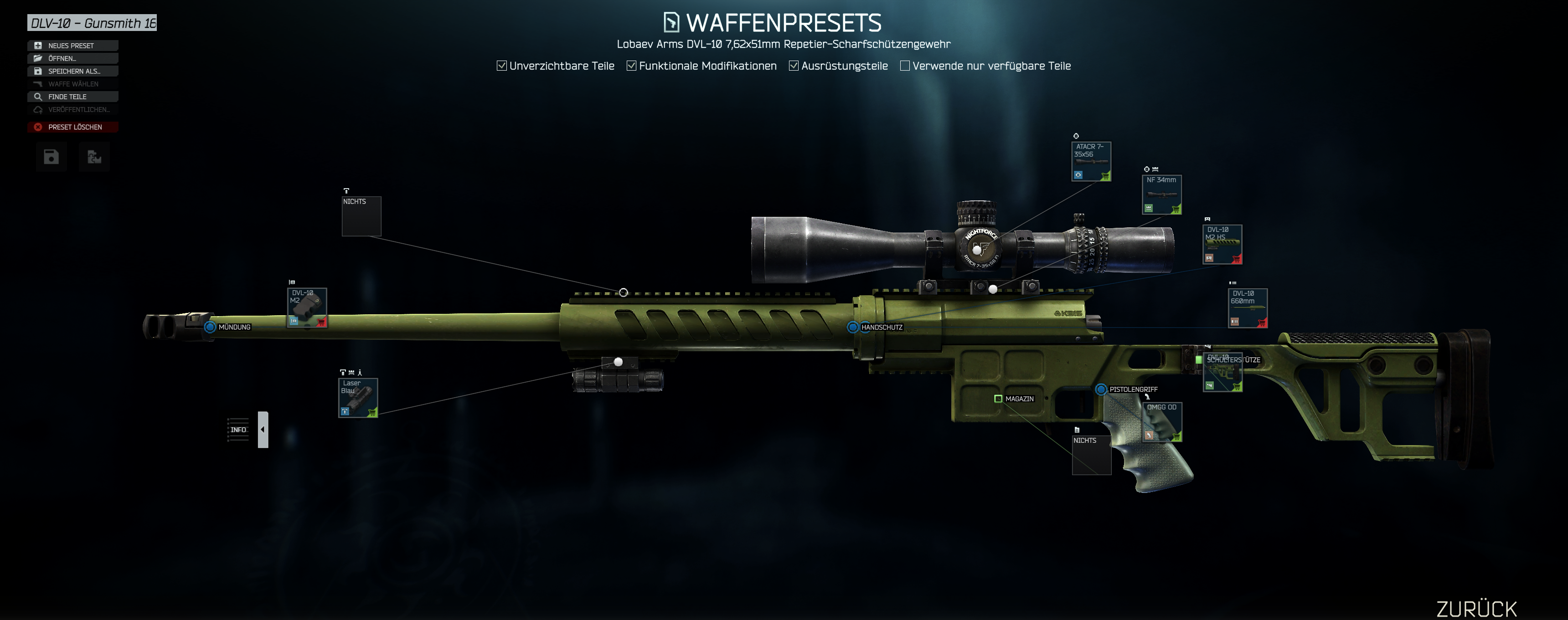The image size is (1568, 620).
Task: Open the NF 34mm mount slot
Action: click(1161, 195)
